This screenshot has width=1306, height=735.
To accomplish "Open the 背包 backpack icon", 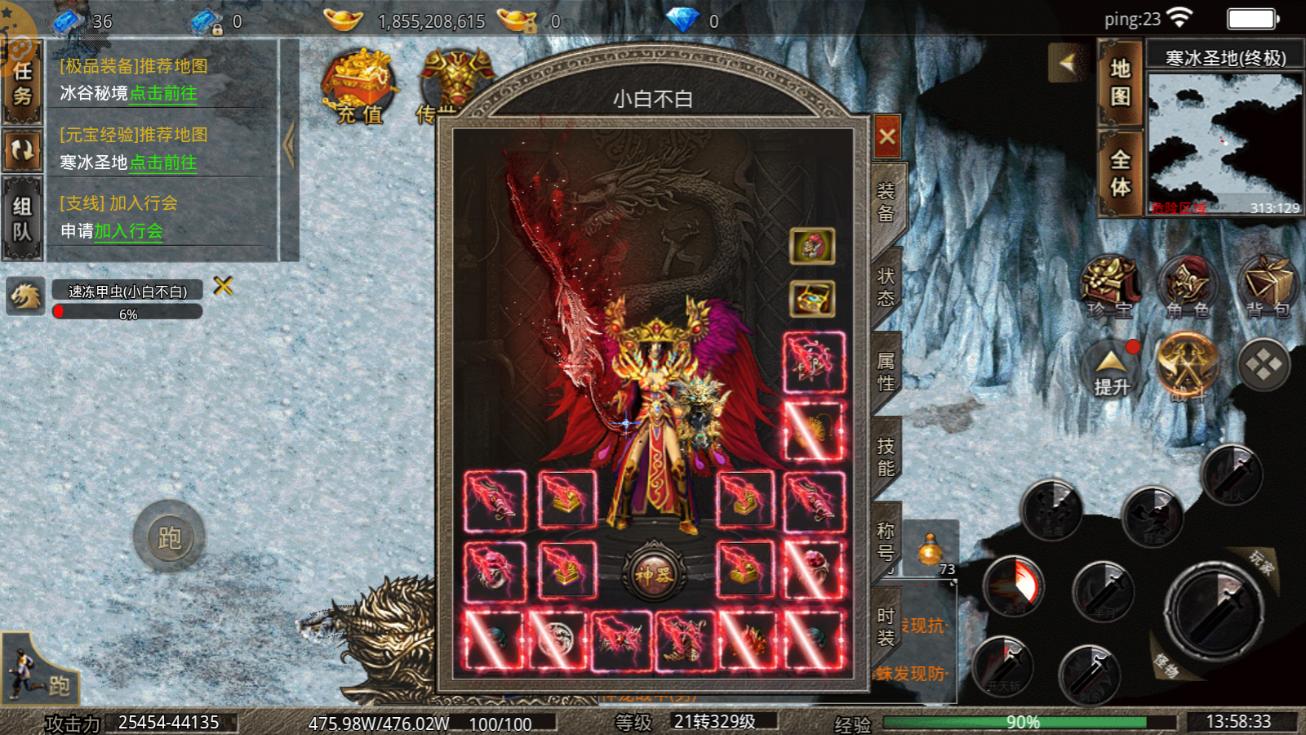I will click(1267, 287).
